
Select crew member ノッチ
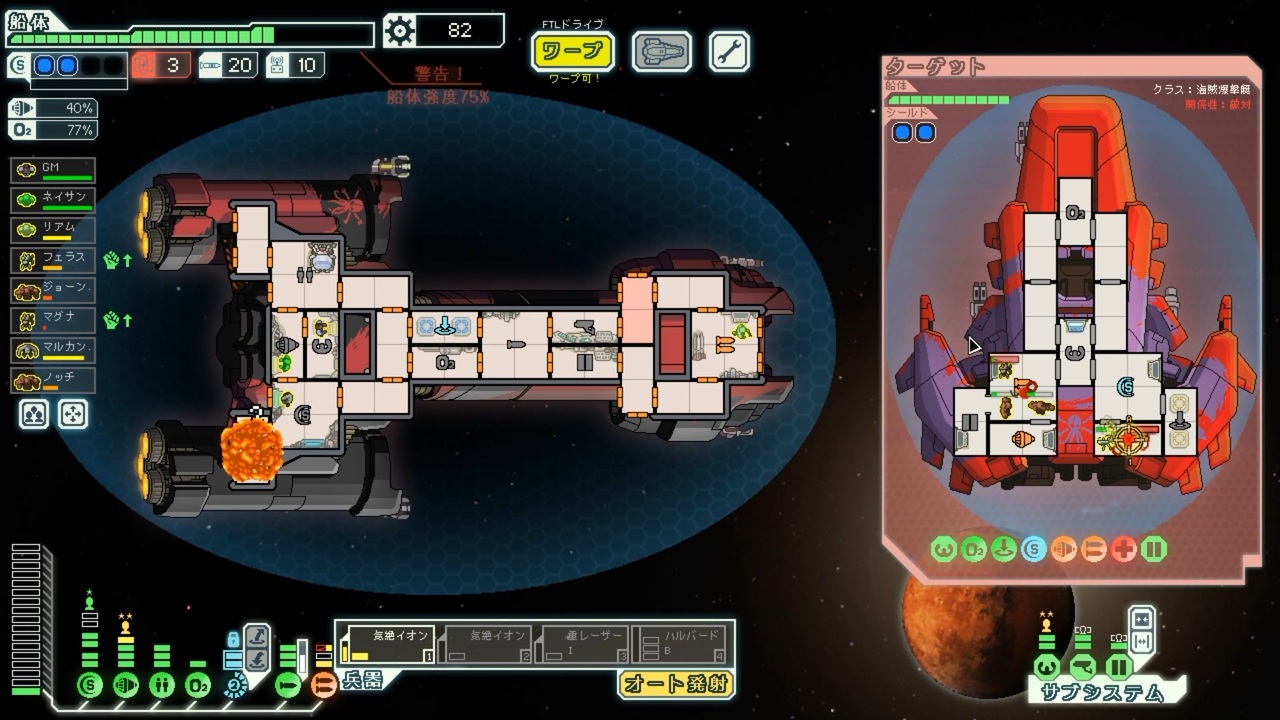point(53,381)
